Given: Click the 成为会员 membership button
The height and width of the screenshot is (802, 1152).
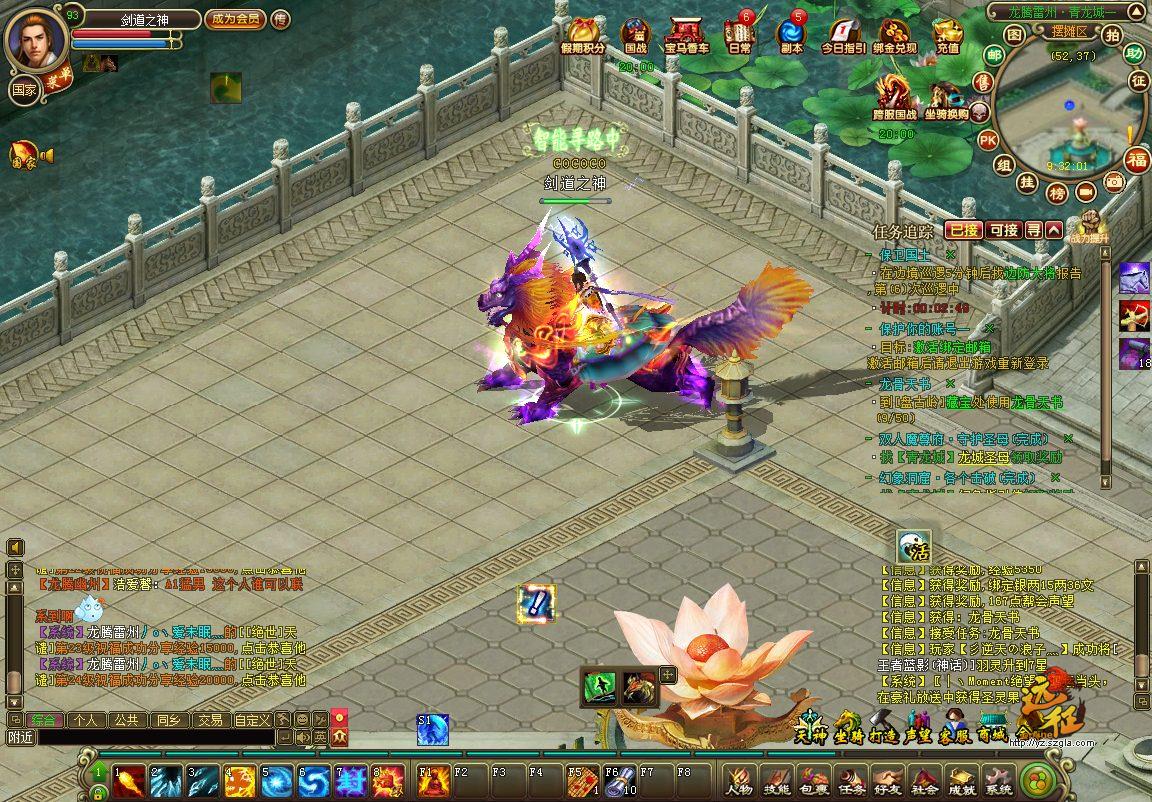Looking at the screenshot, I should (x=235, y=18).
